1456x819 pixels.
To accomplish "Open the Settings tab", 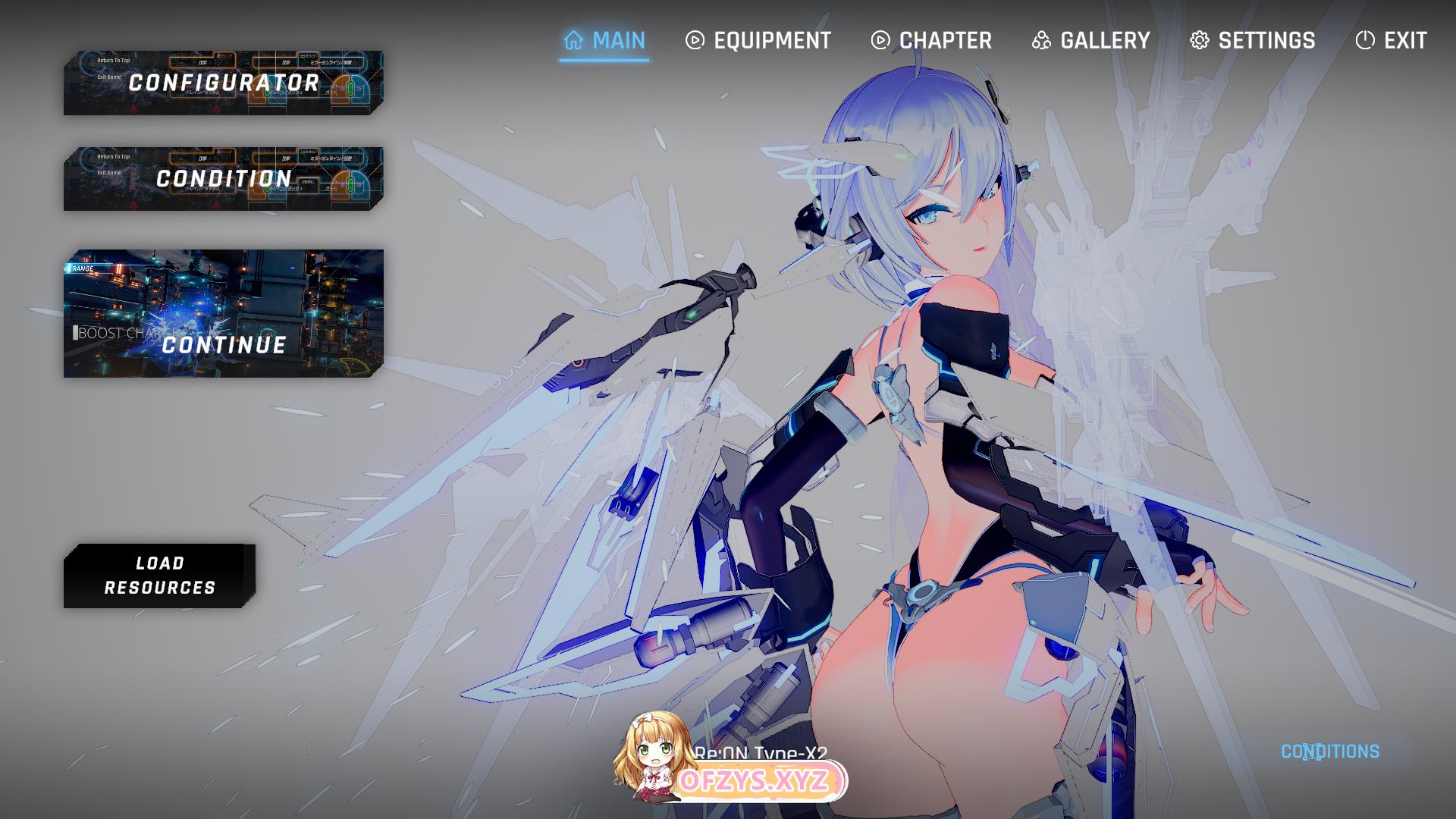I will [x=1252, y=40].
